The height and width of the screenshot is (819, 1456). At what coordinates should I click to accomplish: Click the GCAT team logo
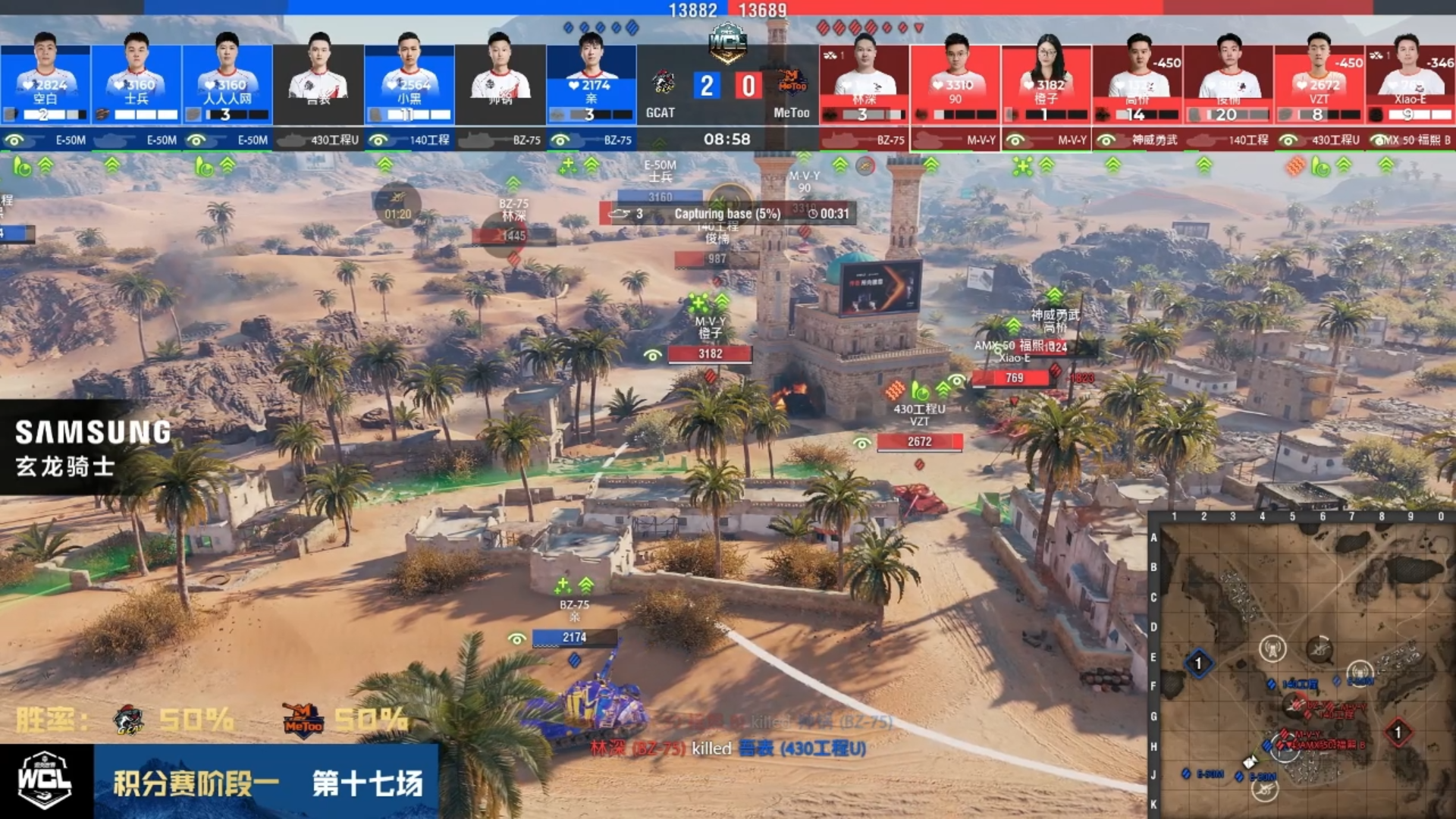pyautogui.click(x=664, y=82)
